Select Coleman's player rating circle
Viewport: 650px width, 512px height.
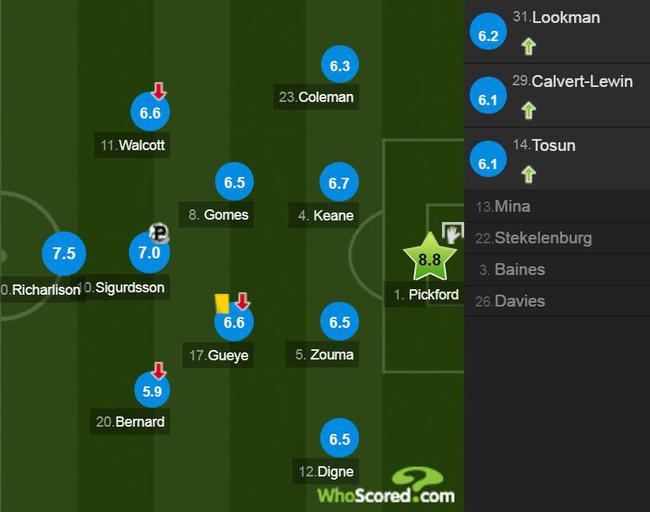pos(340,67)
